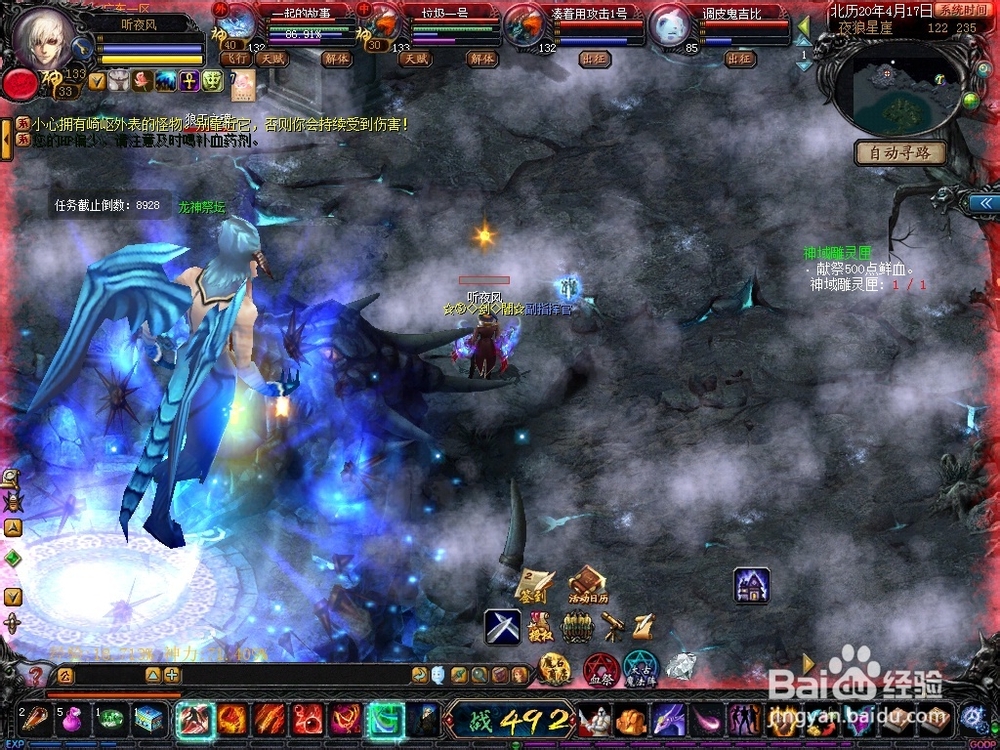Activate the green glowing skill slot

pos(384,719)
